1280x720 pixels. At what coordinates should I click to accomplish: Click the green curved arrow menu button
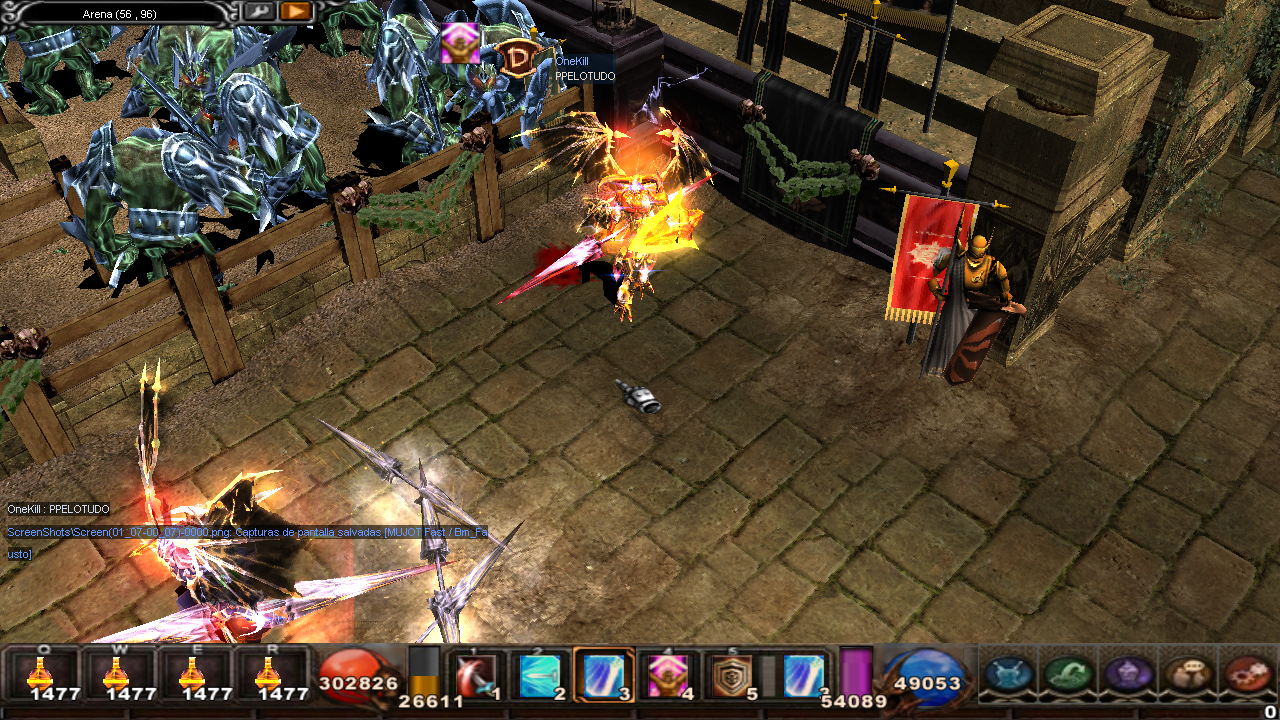point(1068,673)
